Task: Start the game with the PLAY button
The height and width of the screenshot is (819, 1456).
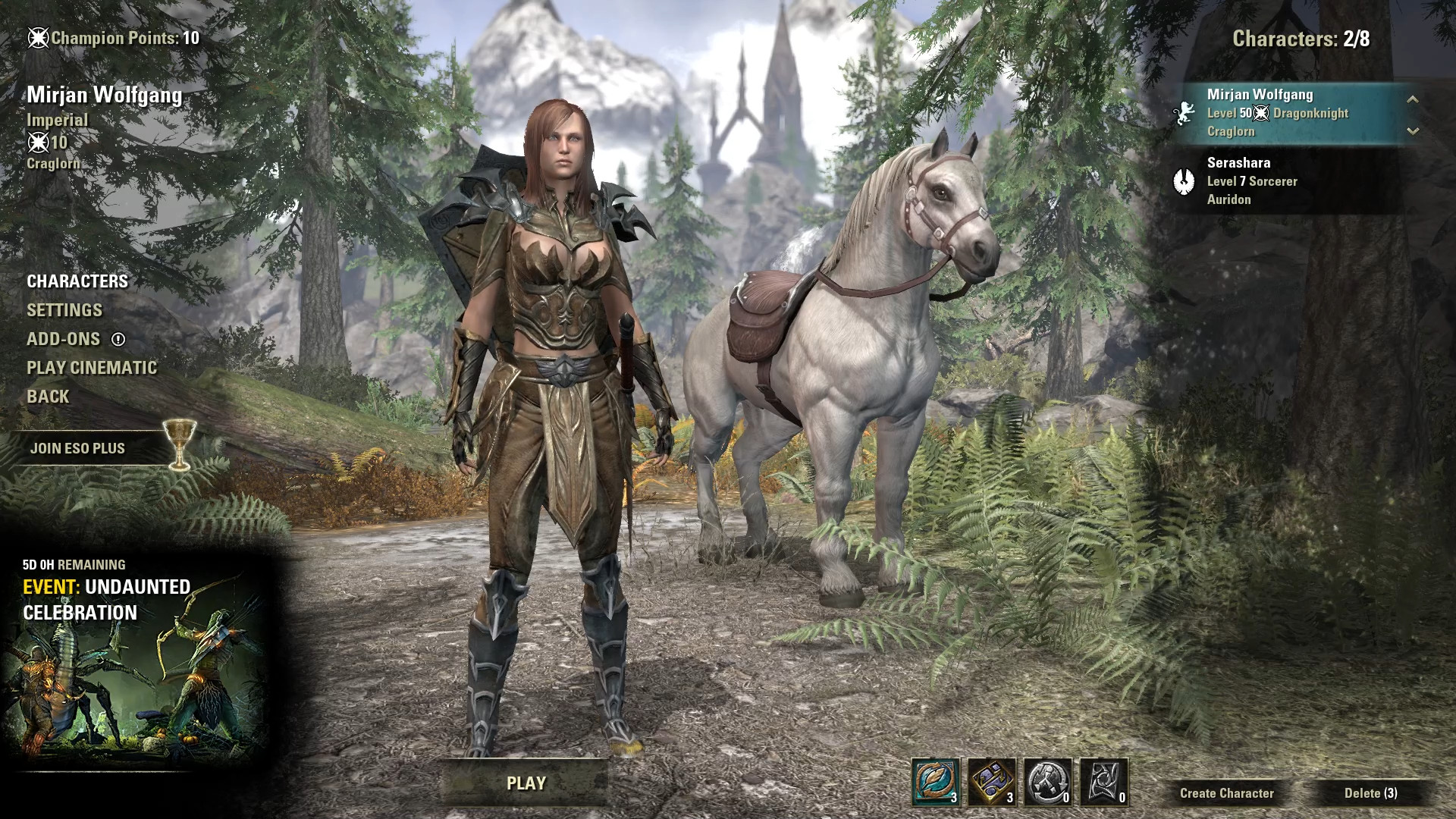Action: click(526, 783)
